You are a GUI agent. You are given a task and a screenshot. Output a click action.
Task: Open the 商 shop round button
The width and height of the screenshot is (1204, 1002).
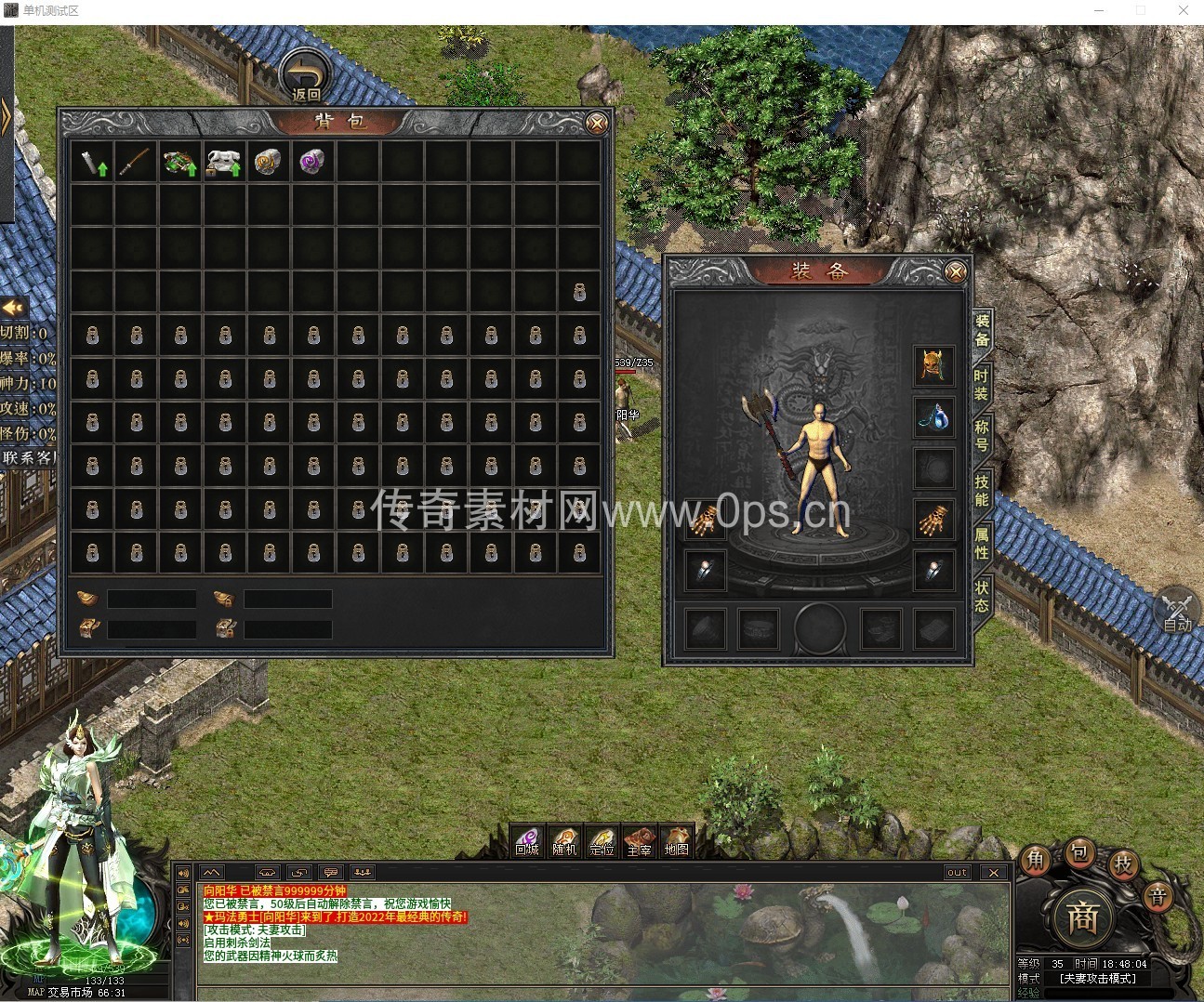[x=1081, y=917]
